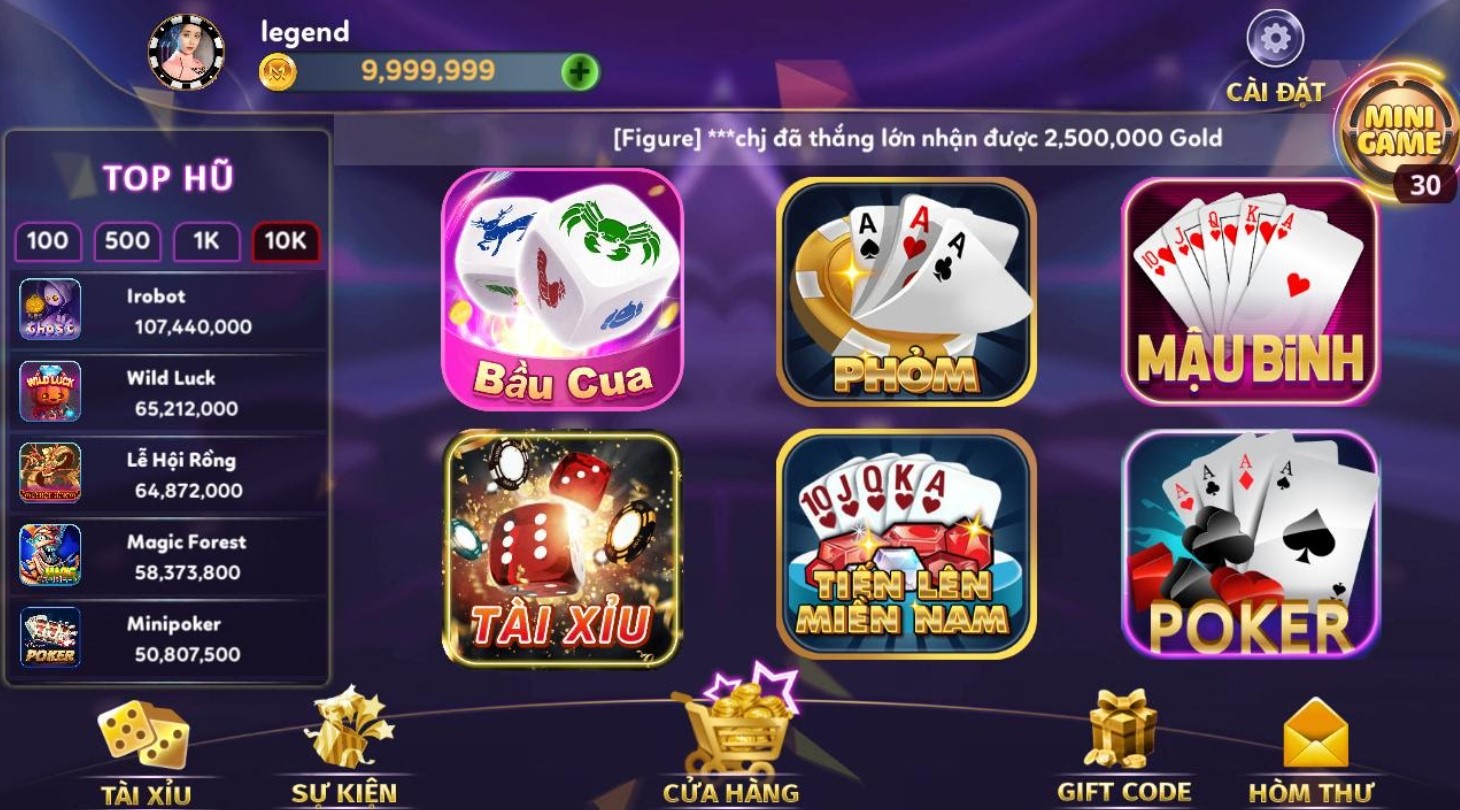Switch to the 500 filter

point(126,241)
